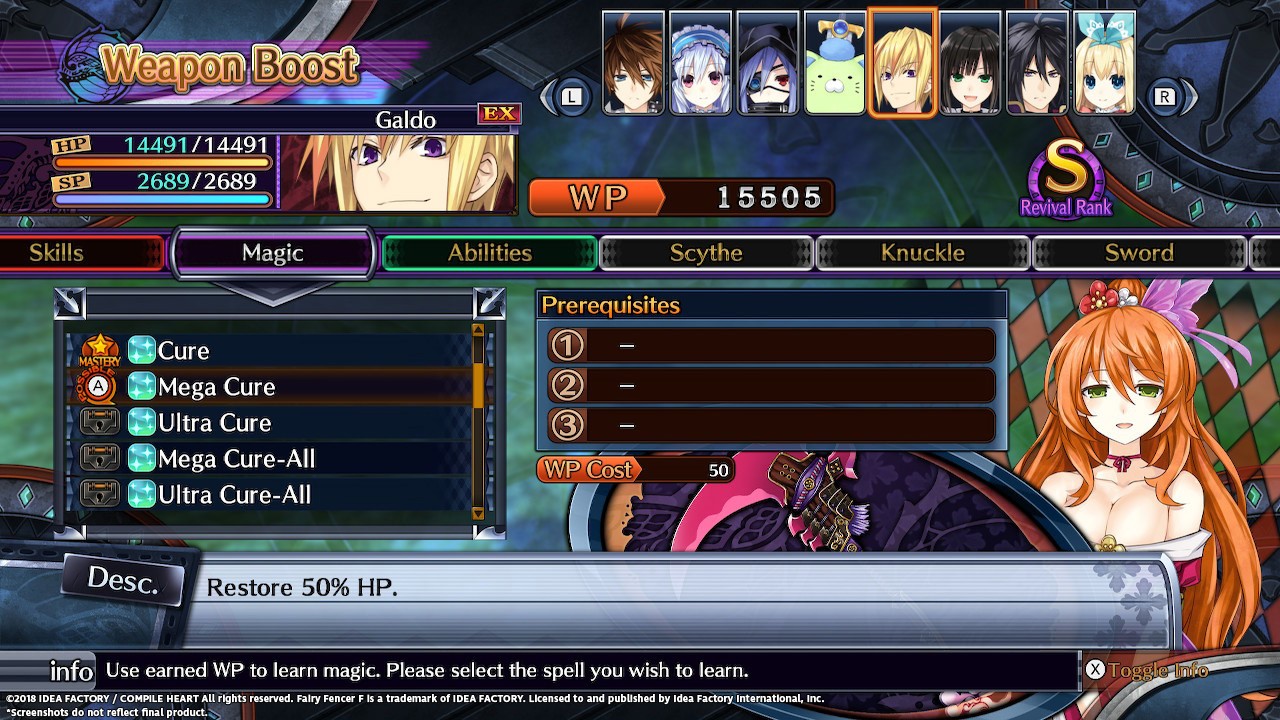Choose the white-haired girl portrait

(700, 63)
